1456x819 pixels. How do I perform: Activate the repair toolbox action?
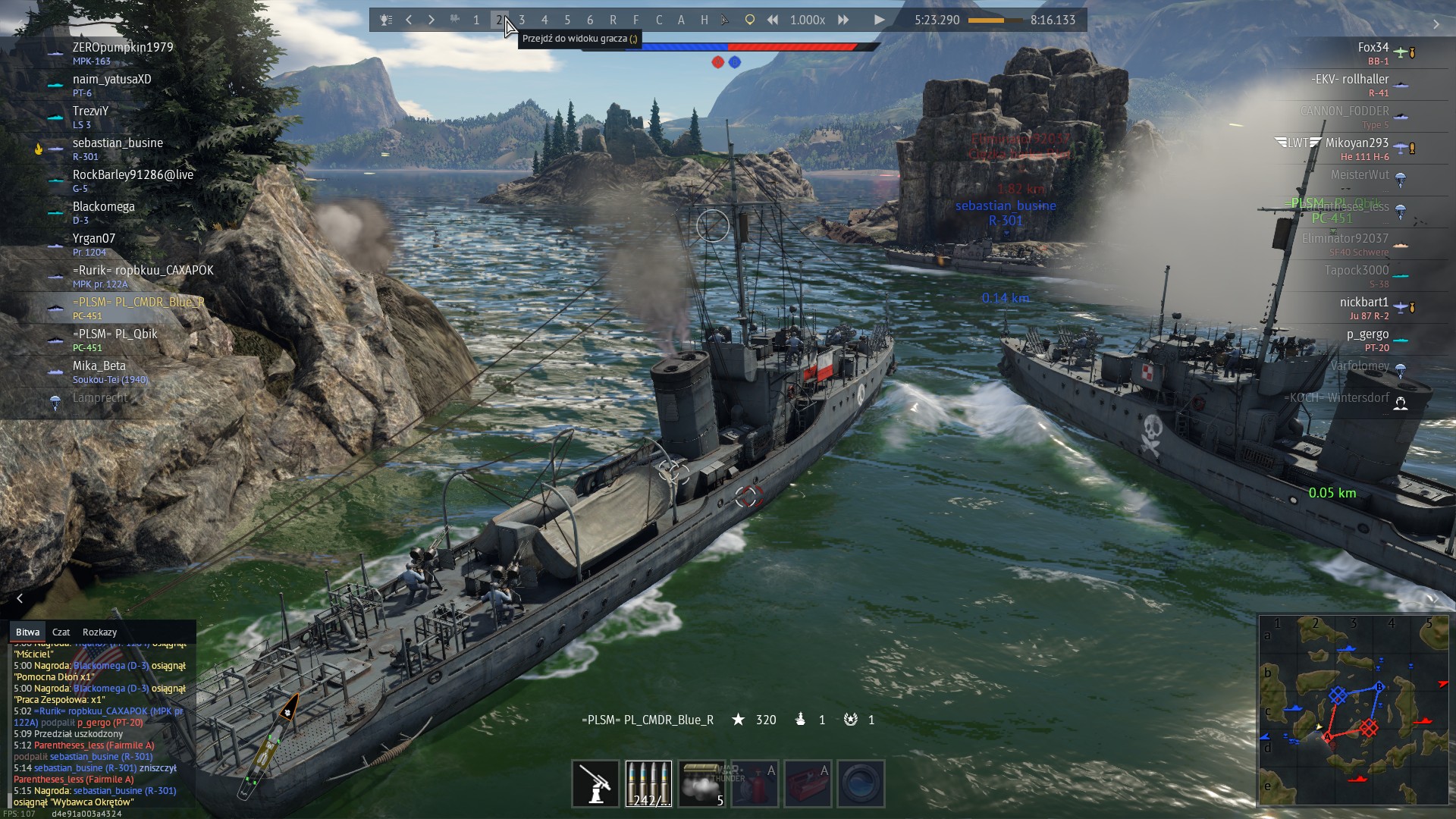pyautogui.click(x=808, y=783)
